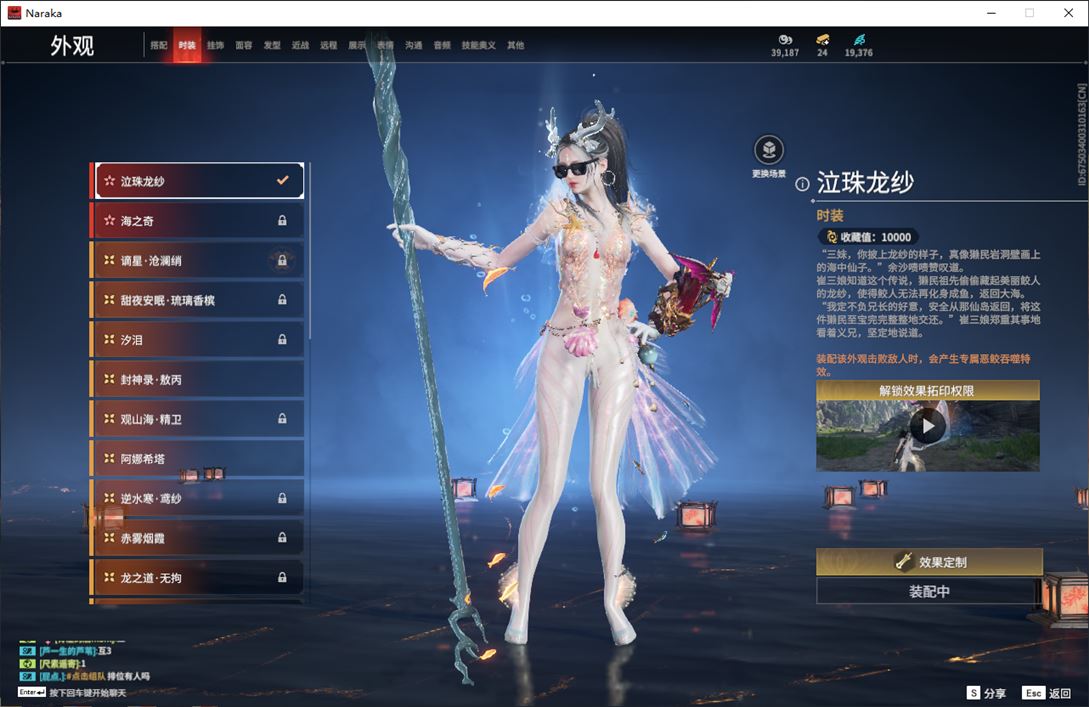Pick the 汐泪 outfit from the list

coord(198,340)
